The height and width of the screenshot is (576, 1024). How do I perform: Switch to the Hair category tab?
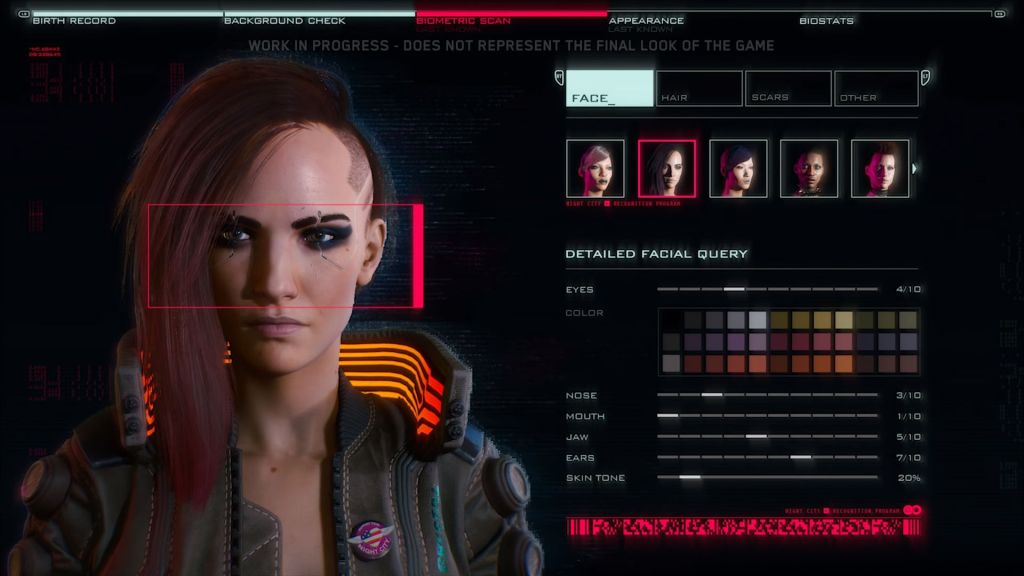699,88
